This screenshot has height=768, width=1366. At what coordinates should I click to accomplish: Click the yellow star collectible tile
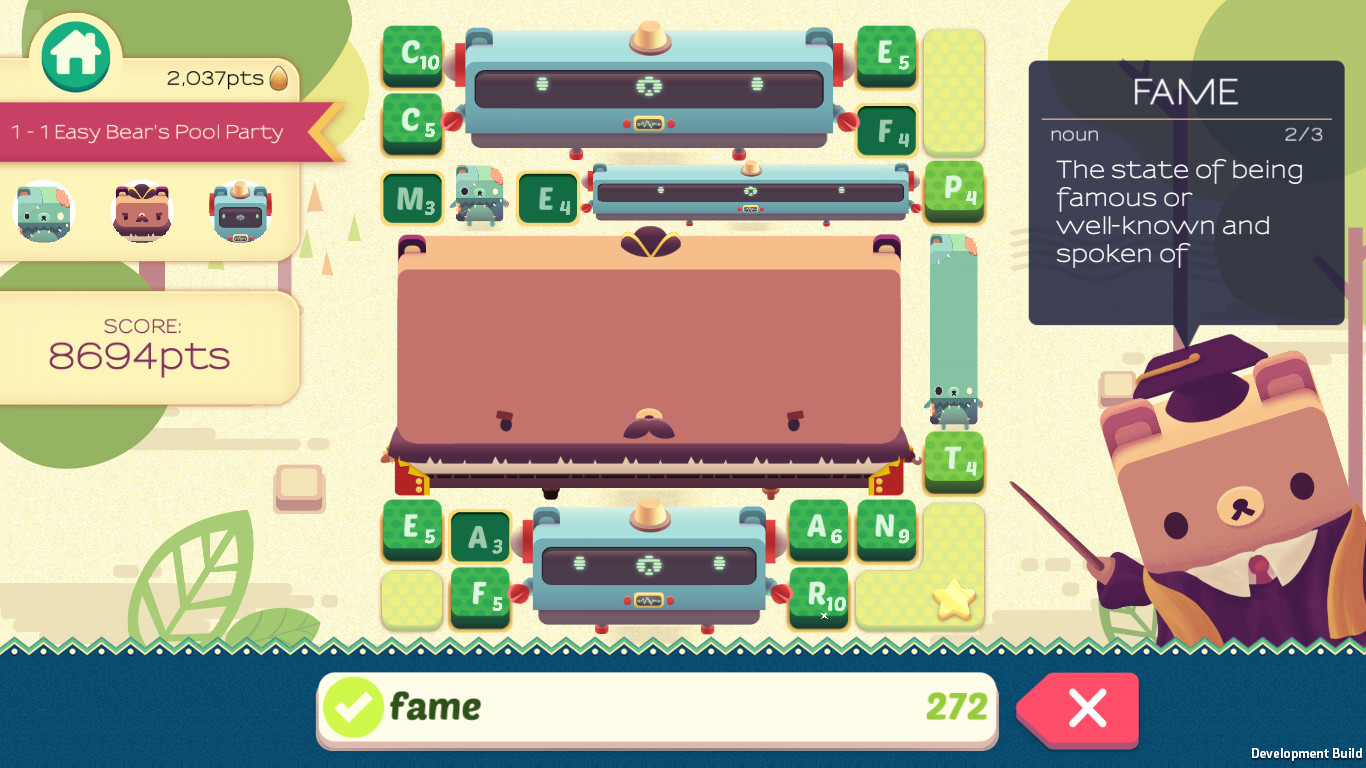click(x=954, y=597)
